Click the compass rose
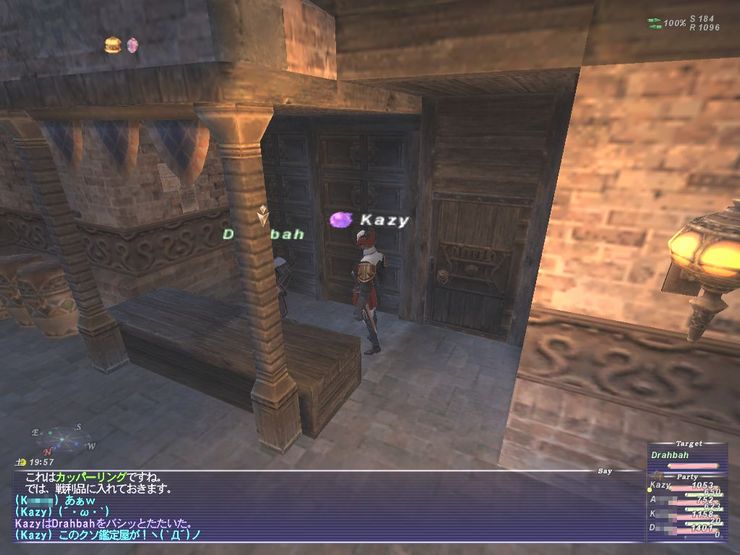The width and height of the screenshot is (740, 555). point(61,438)
